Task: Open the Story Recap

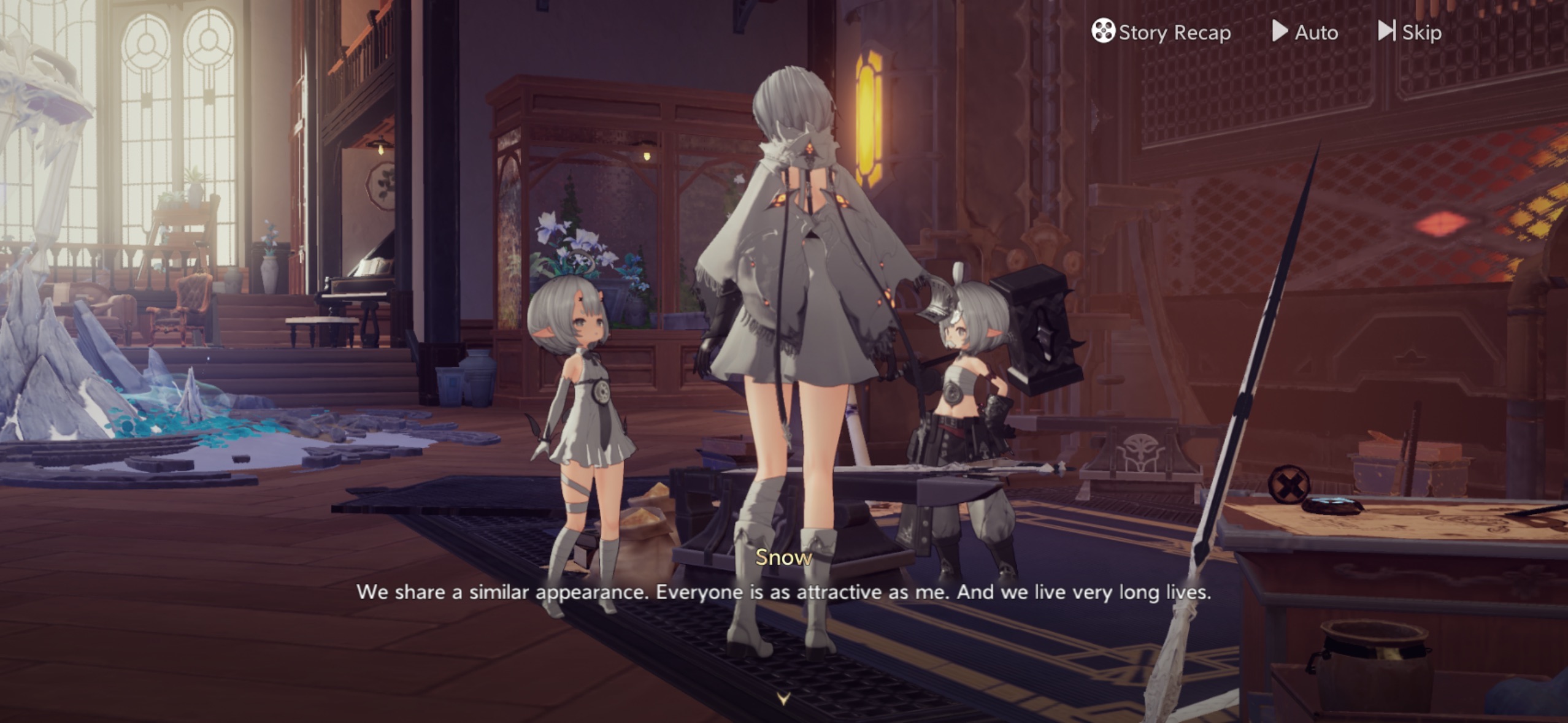Action: tap(1161, 32)
